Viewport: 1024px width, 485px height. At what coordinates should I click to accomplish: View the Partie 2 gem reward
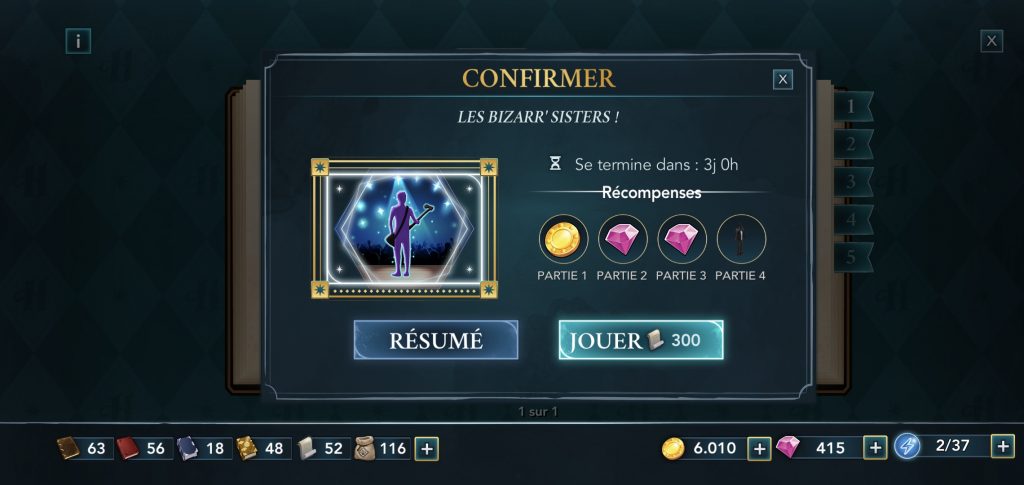click(x=623, y=240)
